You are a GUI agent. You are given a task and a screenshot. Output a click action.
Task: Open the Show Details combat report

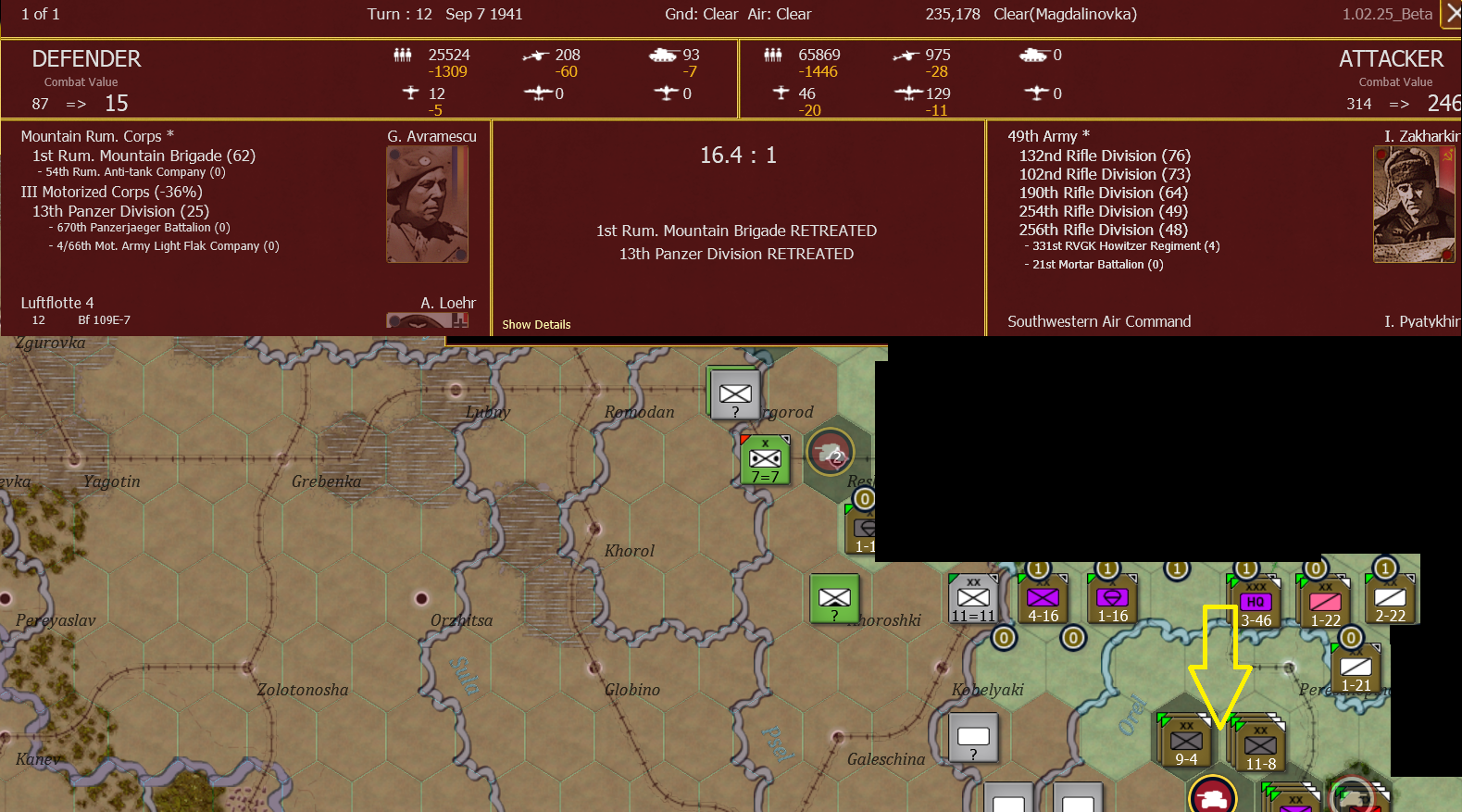(x=536, y=324)
